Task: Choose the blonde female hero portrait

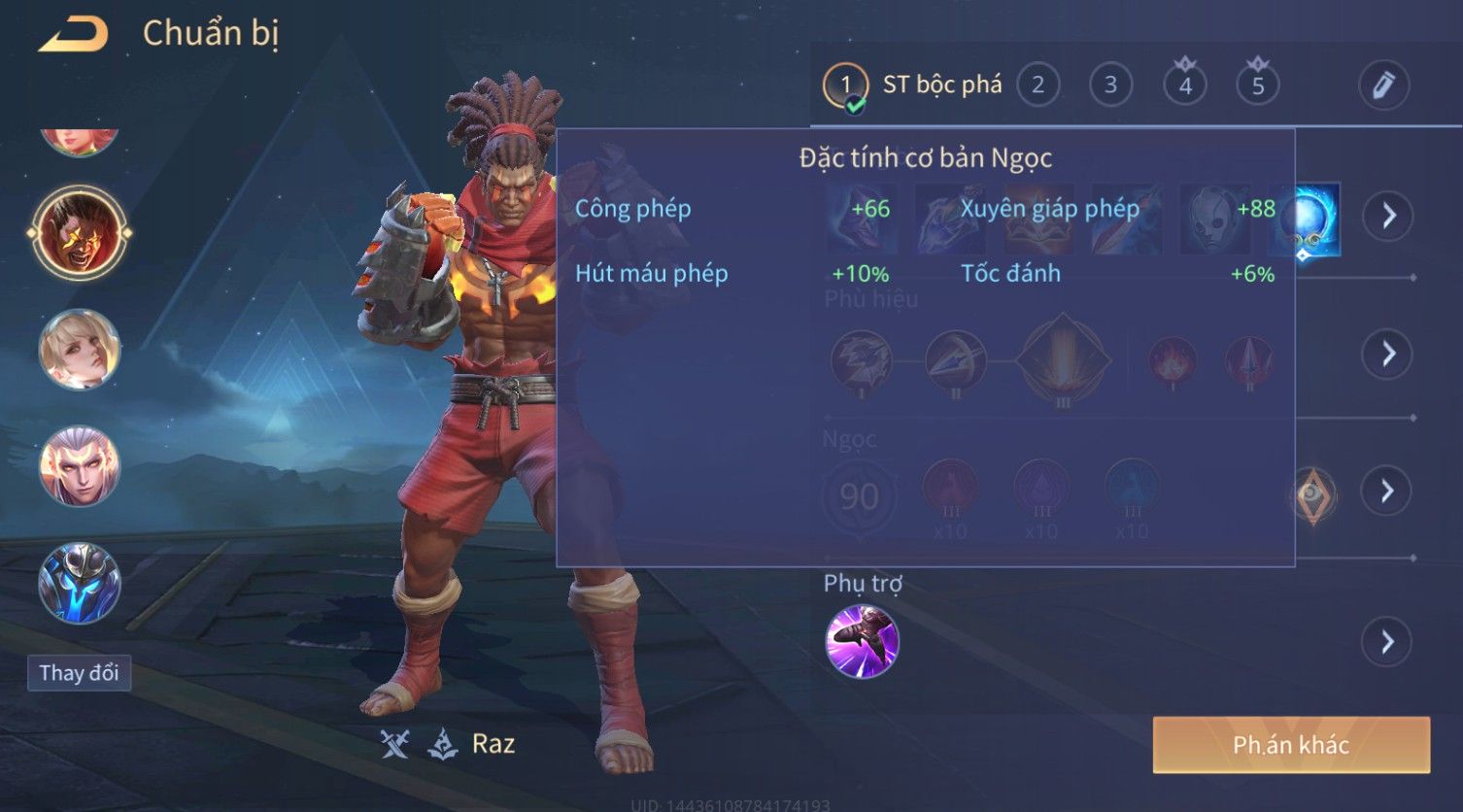Action: (79, 350)
